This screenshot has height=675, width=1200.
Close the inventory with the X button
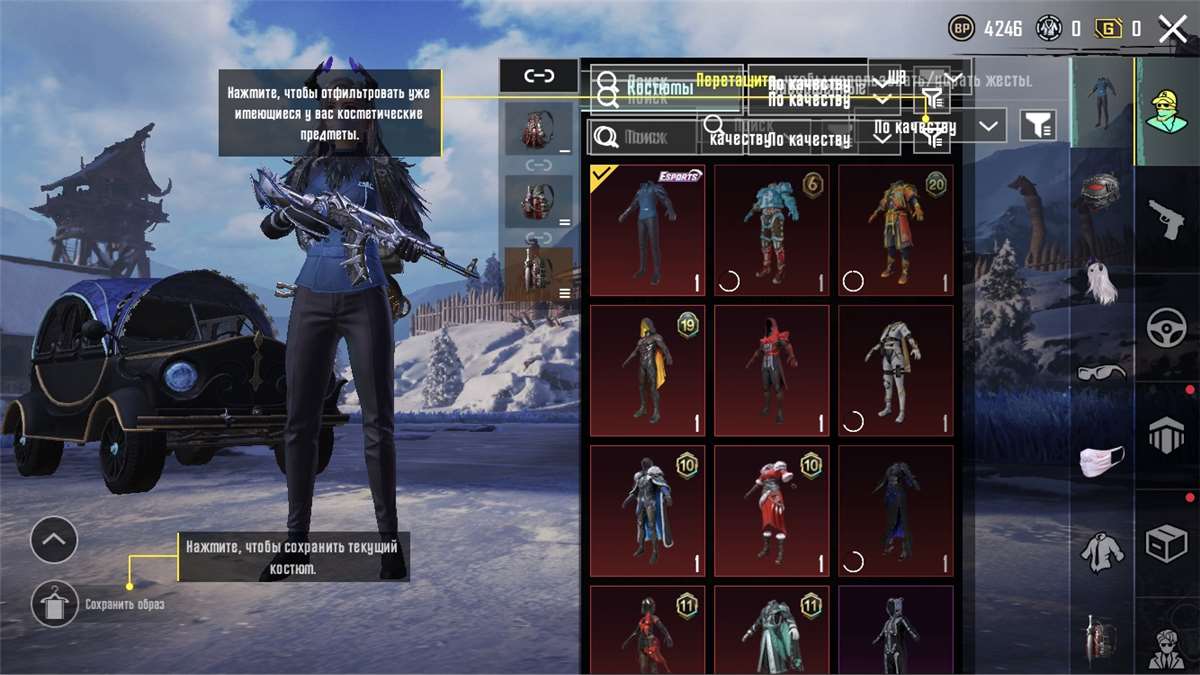[x=1172, y=29]
